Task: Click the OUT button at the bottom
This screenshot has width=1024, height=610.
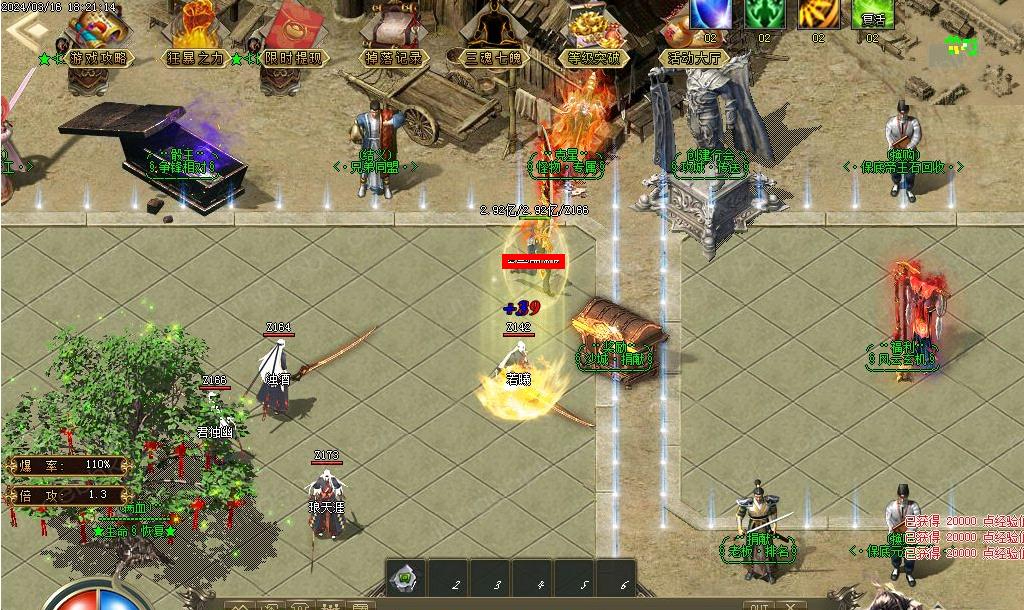Action: (x=760, y=604)
